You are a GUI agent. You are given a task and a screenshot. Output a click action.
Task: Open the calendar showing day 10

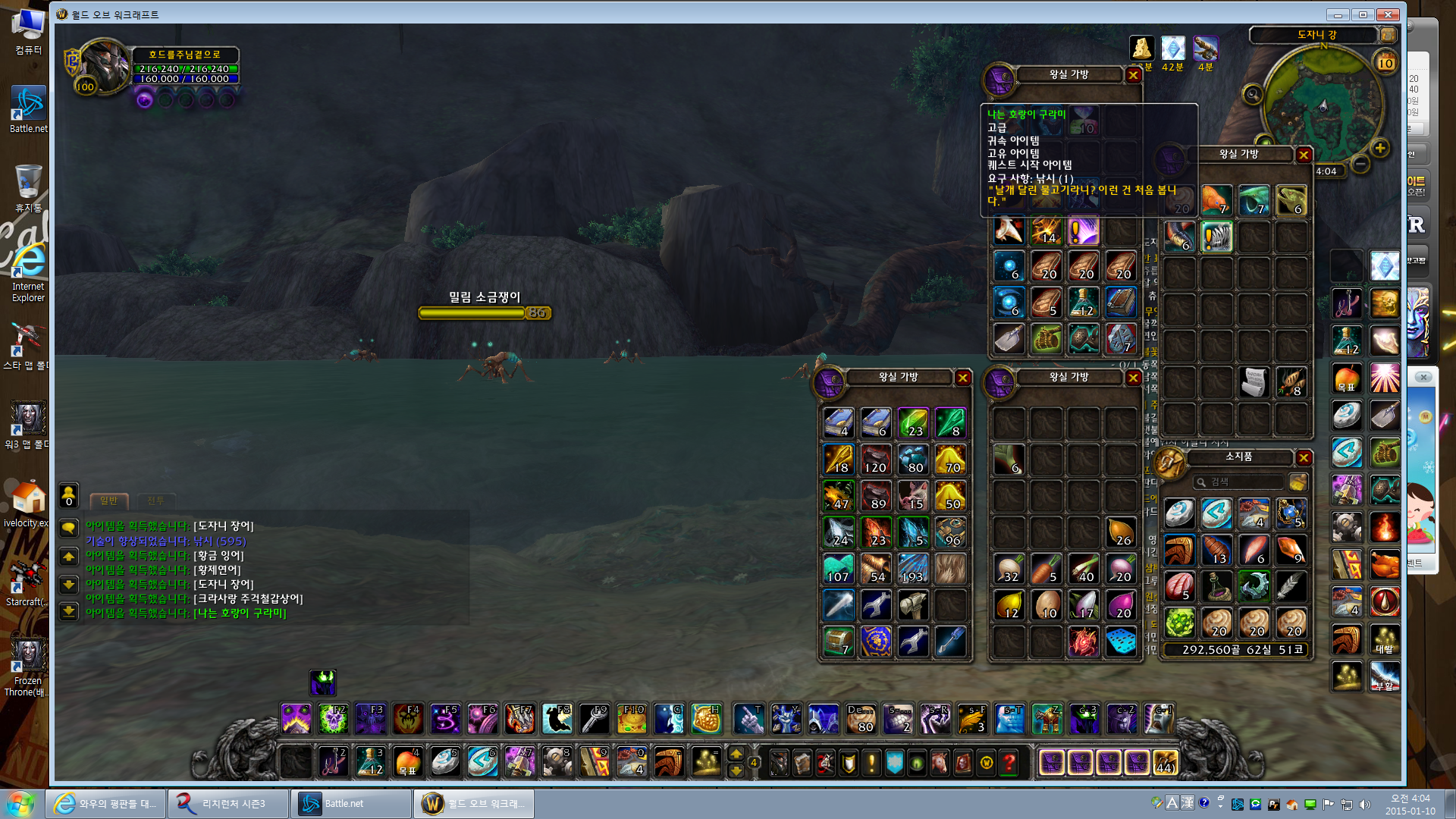[x=1385, y=63]
